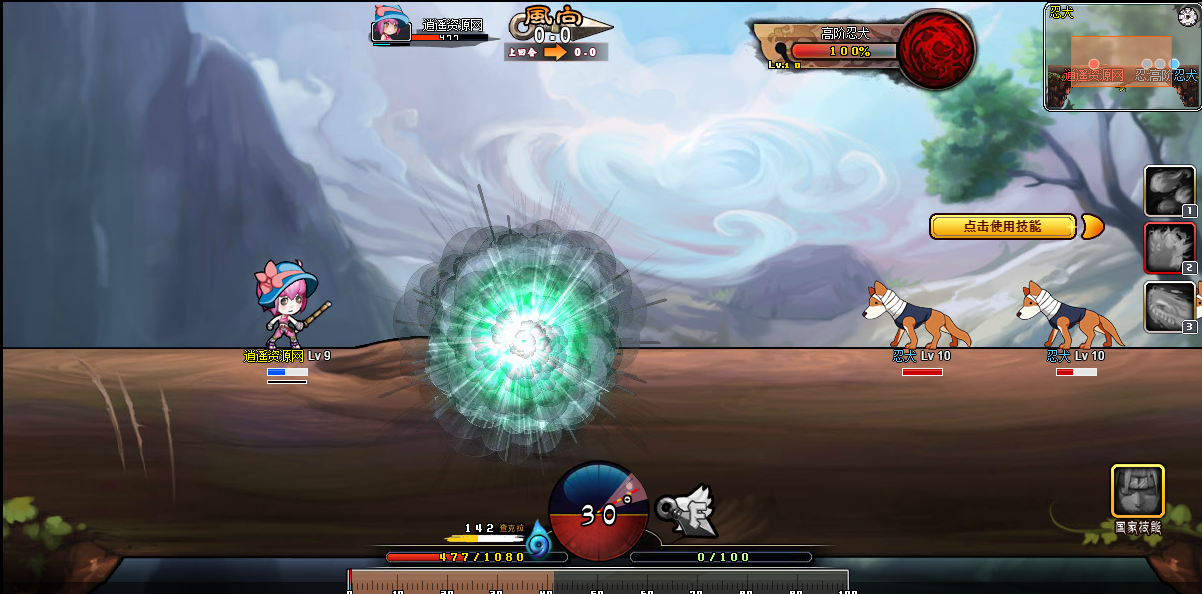Activate the 国家技能 nation skill icon
Image resolution: width=1202 pixels, height=594 pixels.
click(x=1138, y=491)
